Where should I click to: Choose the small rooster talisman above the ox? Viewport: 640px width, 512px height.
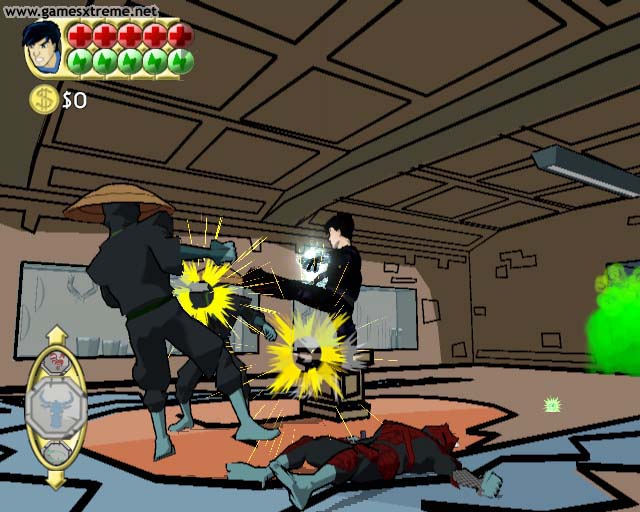click(x=56, y=362)
